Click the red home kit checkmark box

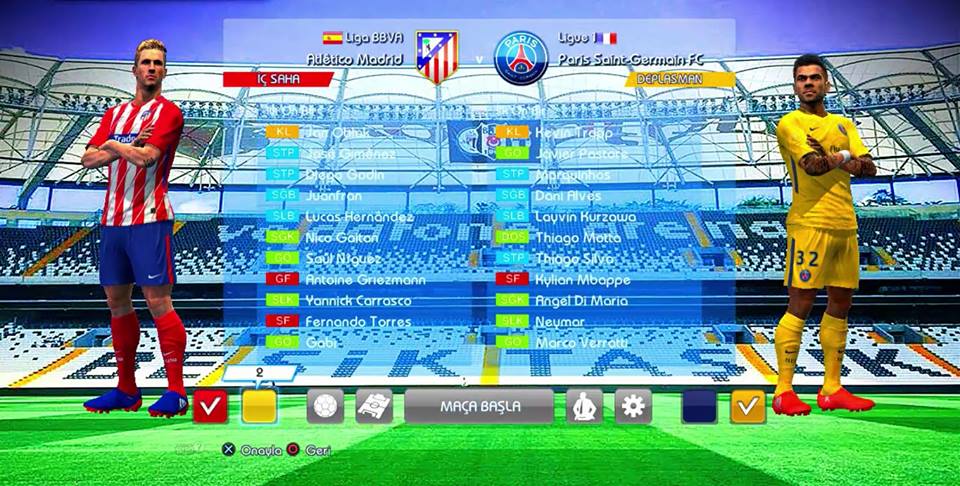pyautogui.click(x=210, y=406)
